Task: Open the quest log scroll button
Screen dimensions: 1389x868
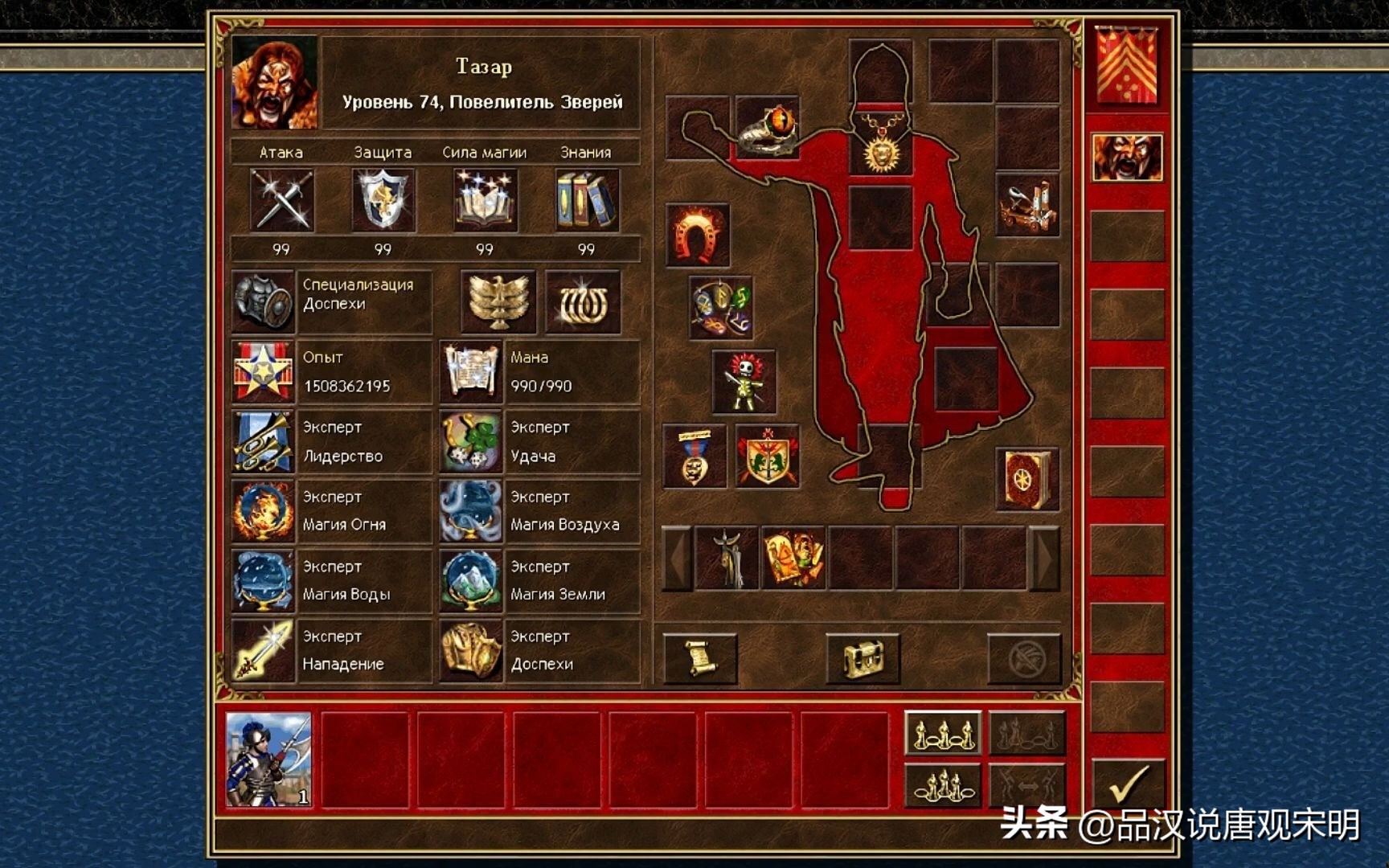Action: [x=701, y=657]
